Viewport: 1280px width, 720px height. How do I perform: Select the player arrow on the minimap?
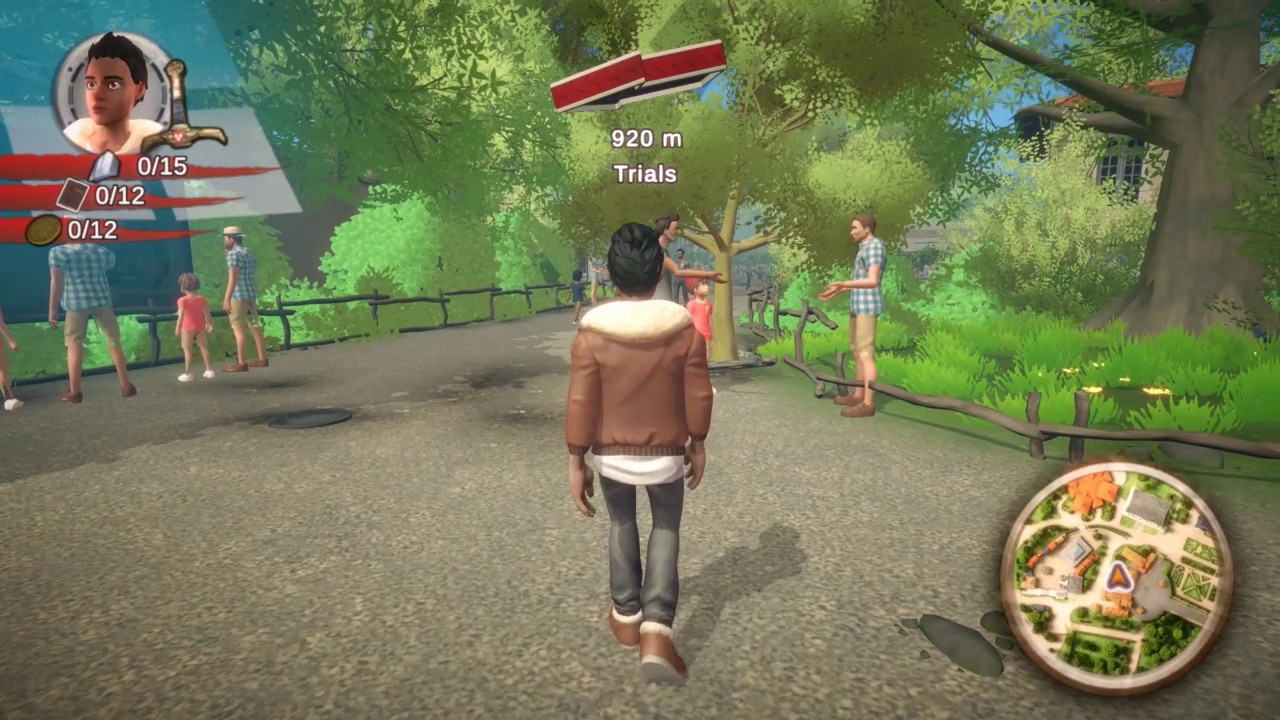(x=1118, y=576)
